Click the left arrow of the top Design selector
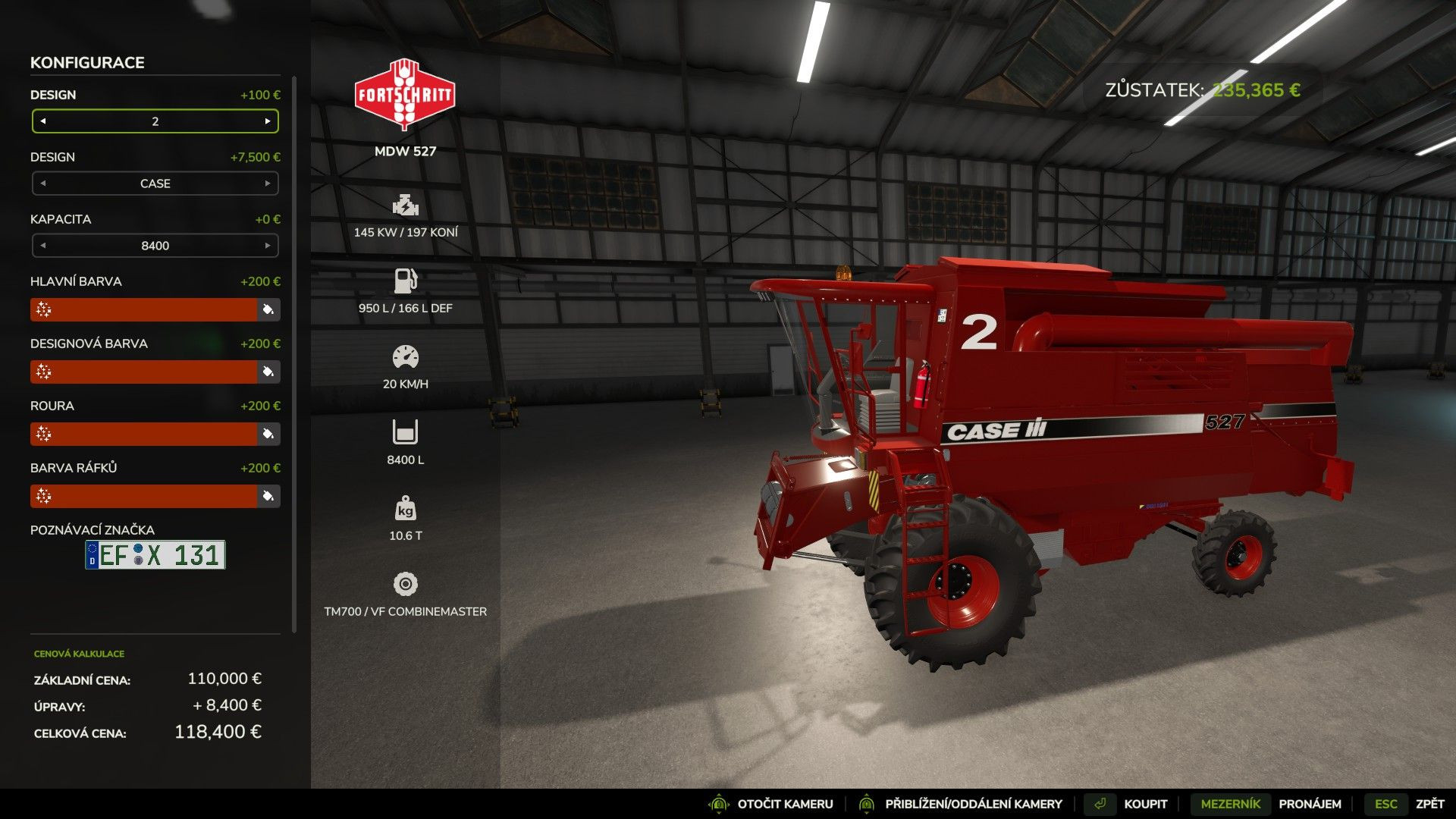Screen dimensions: 1456x819 click(x=43, y=121)
